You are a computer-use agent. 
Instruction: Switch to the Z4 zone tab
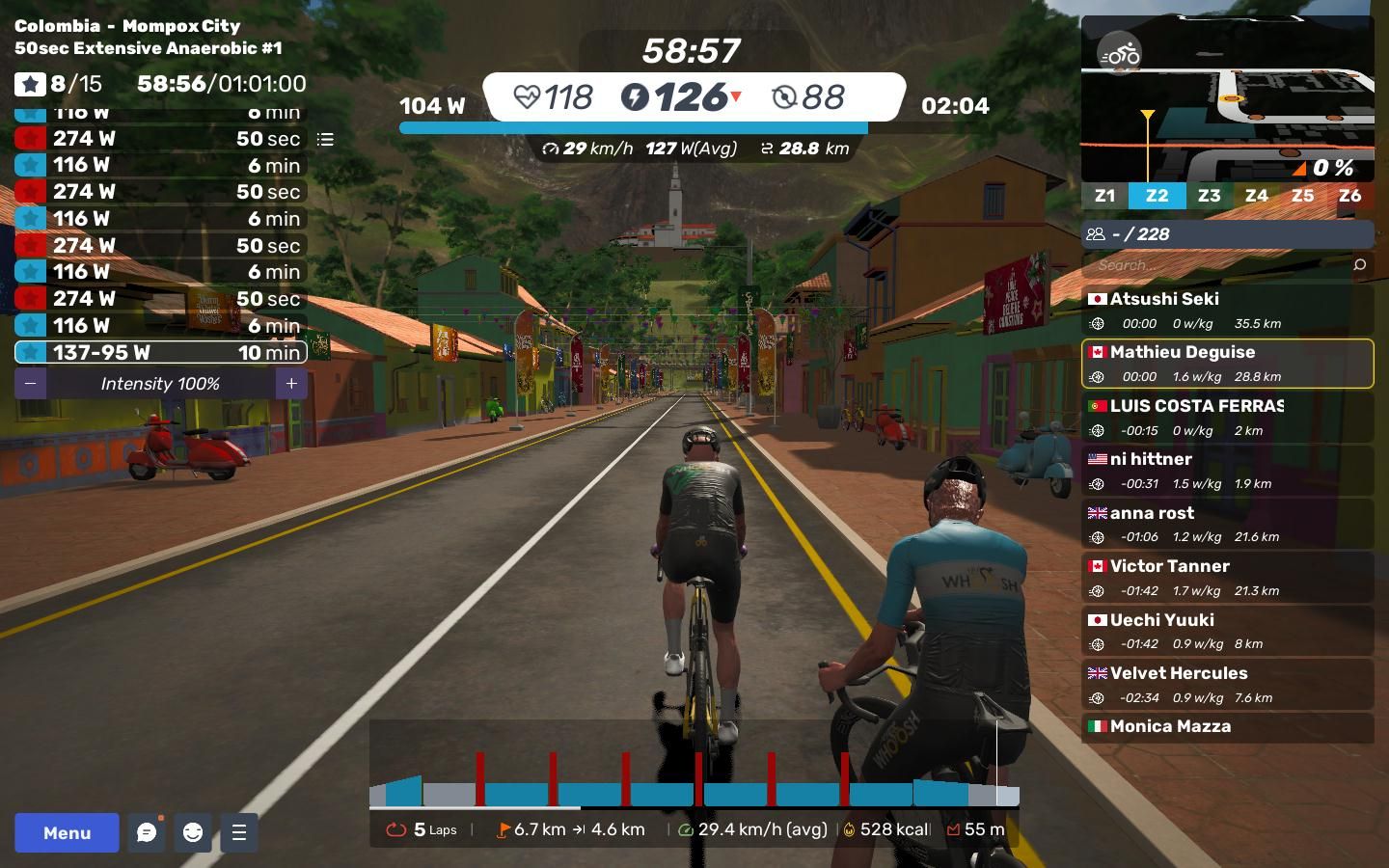(x=1256, y=196)
